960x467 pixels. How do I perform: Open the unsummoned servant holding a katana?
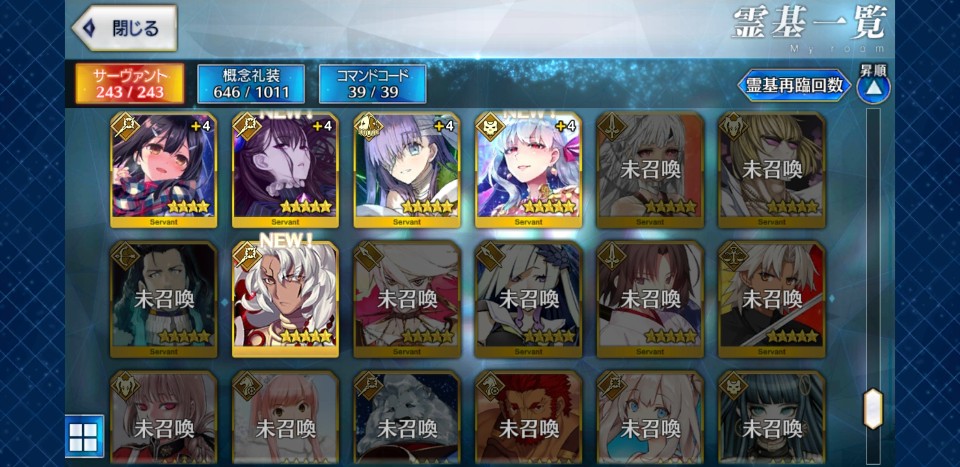[771, 298]
